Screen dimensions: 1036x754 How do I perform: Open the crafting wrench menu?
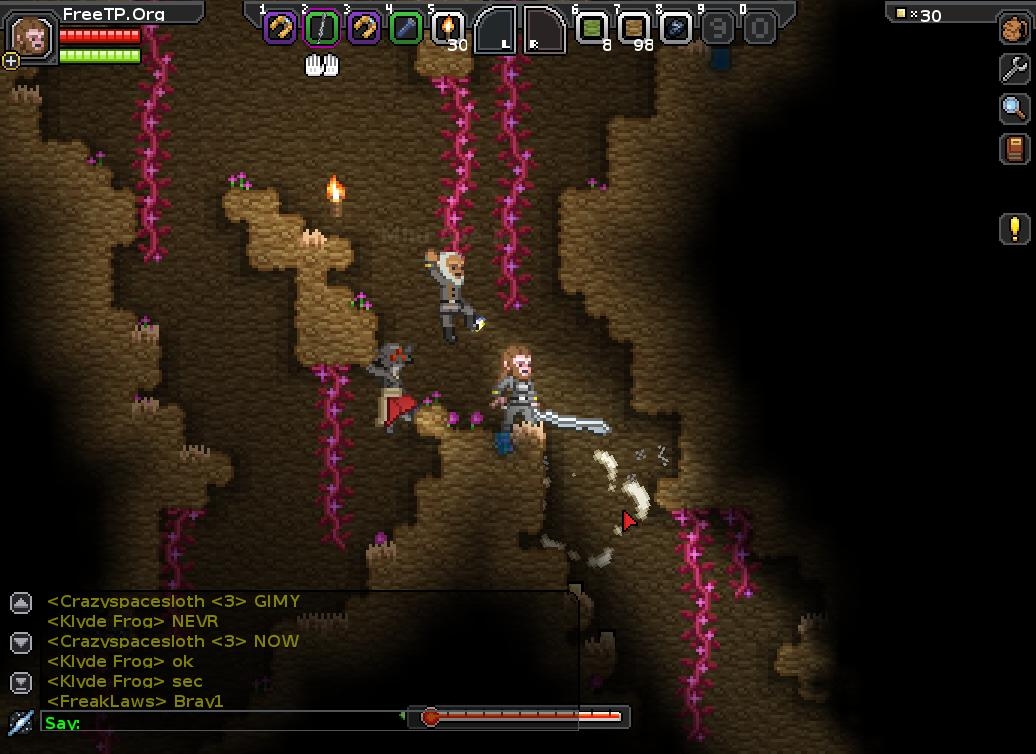pos(1014,68)
